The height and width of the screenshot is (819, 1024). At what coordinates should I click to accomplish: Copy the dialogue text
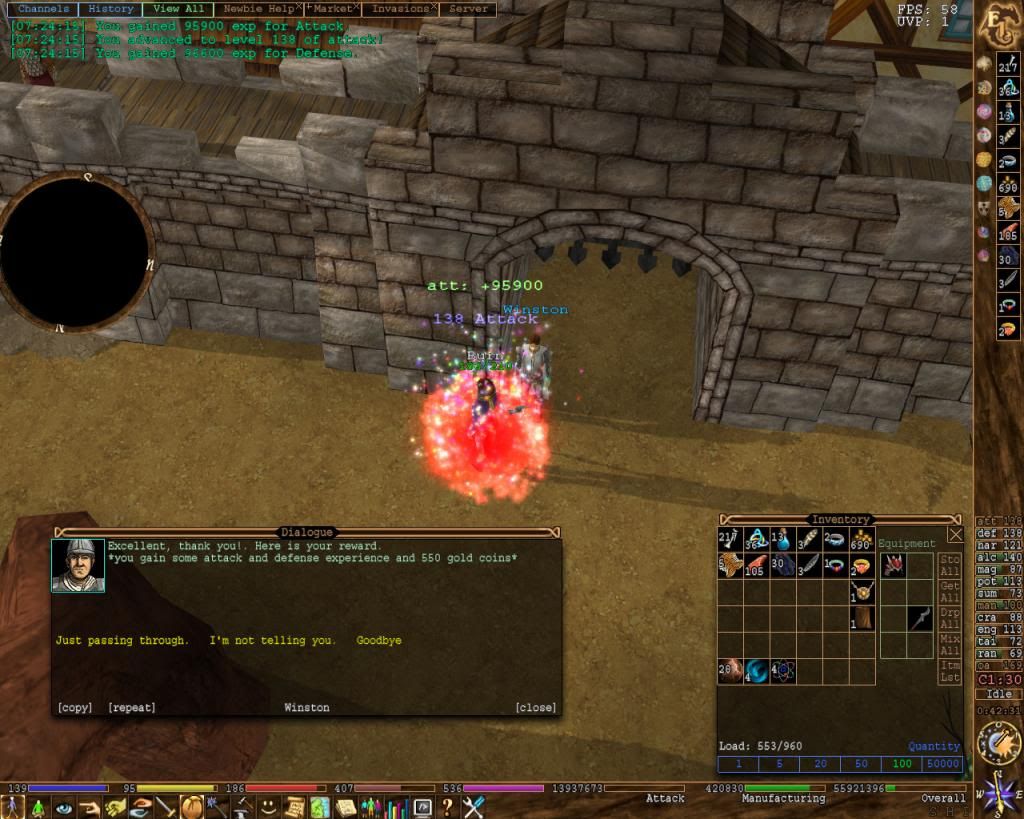click(x=75, y=708)
